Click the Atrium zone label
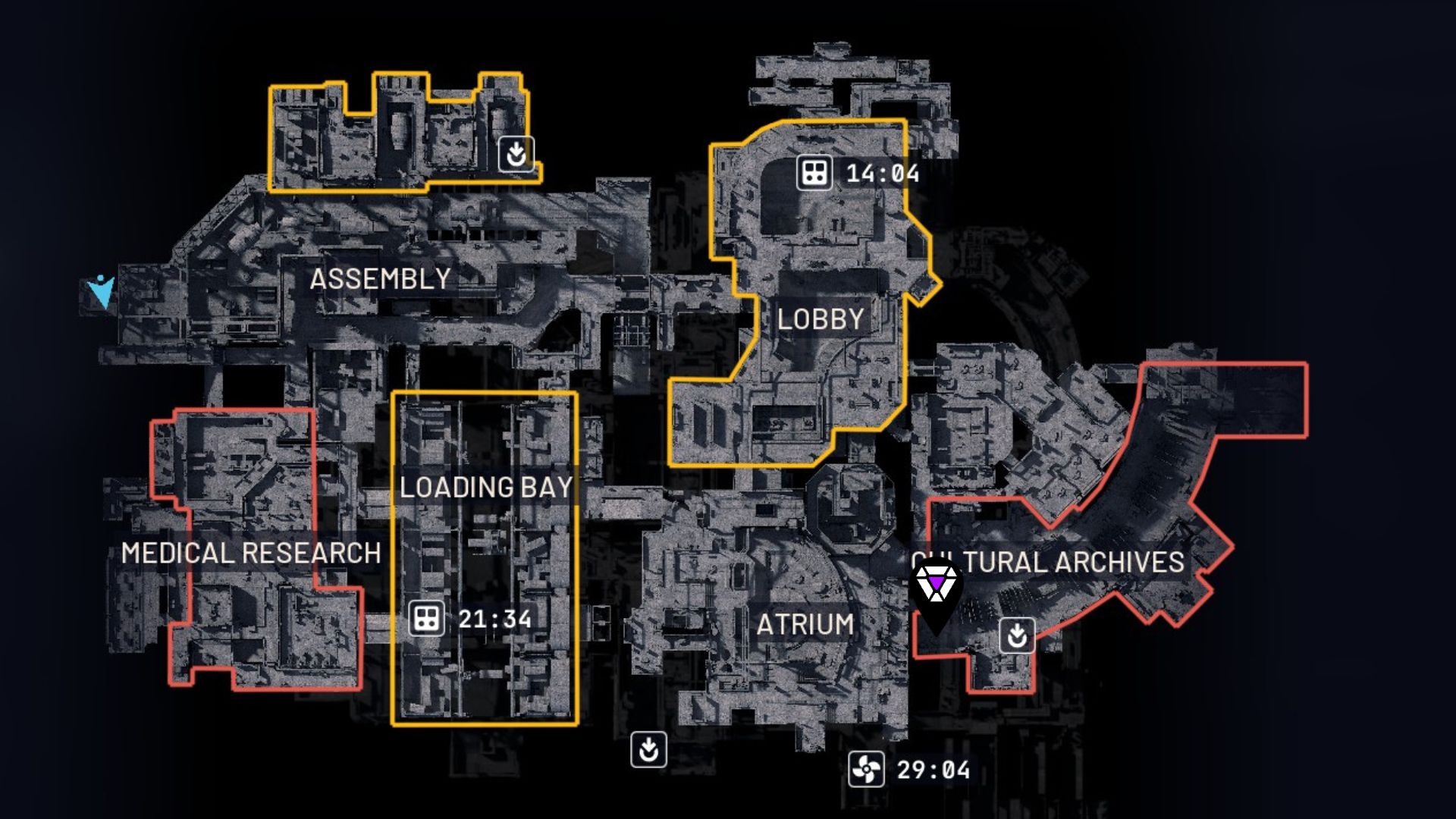The image size is (1456, 819). point(805,624)
